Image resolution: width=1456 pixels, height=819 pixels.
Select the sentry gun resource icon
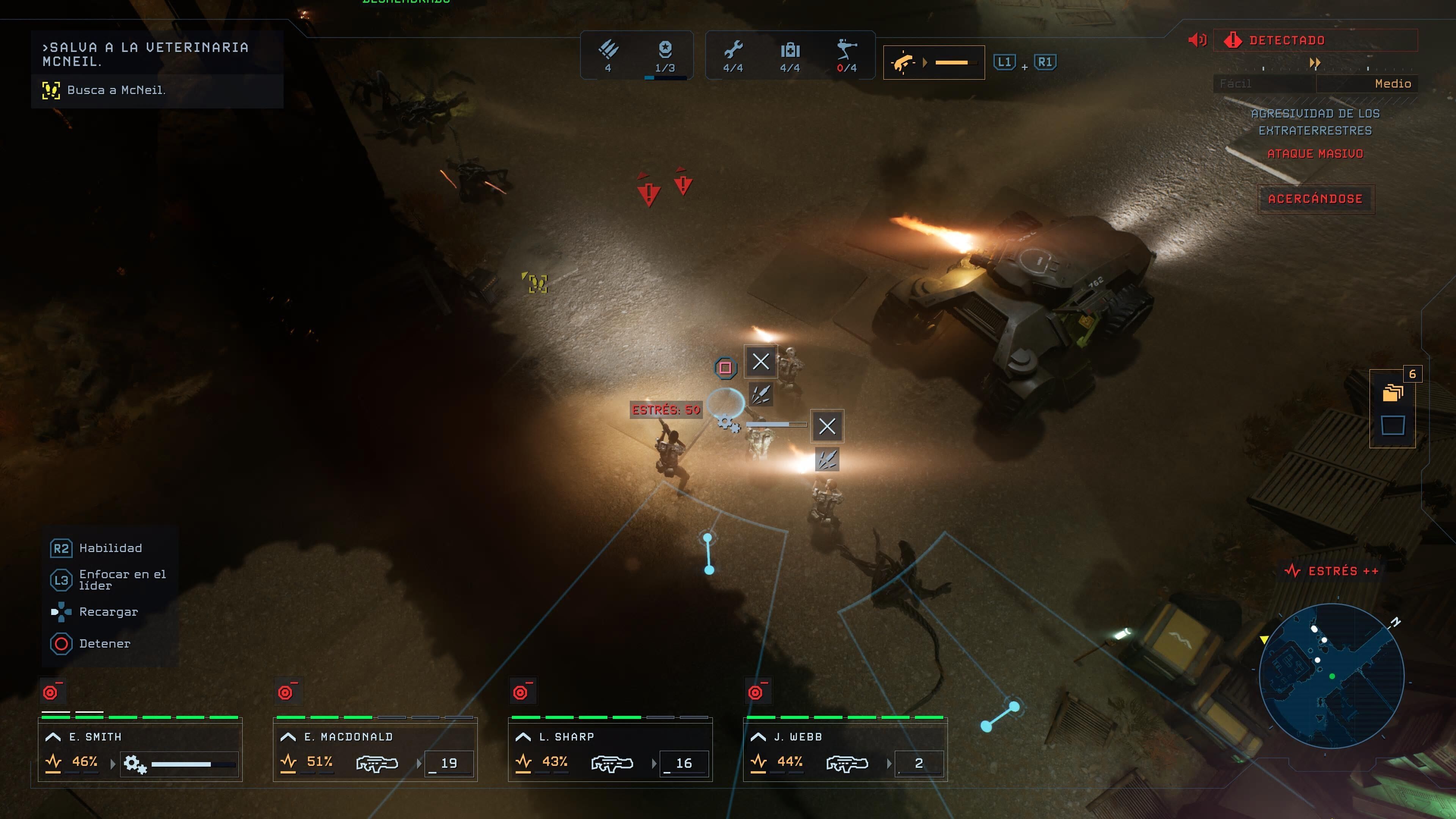847,50
